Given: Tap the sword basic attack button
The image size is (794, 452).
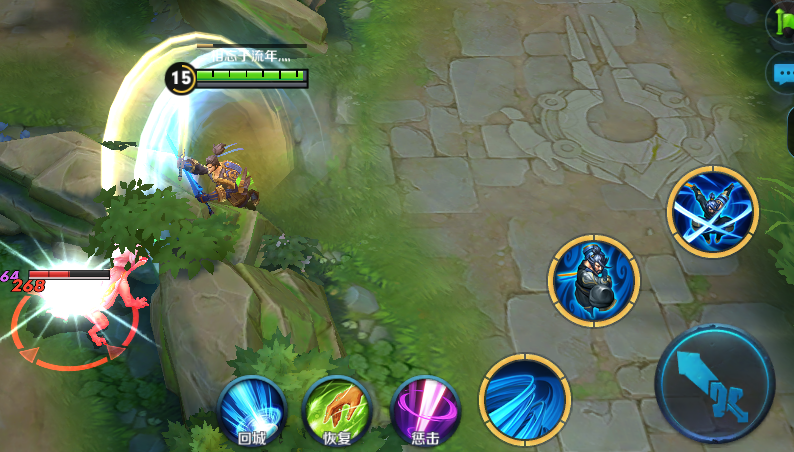Looking at the screenshot, I should 715,384.
